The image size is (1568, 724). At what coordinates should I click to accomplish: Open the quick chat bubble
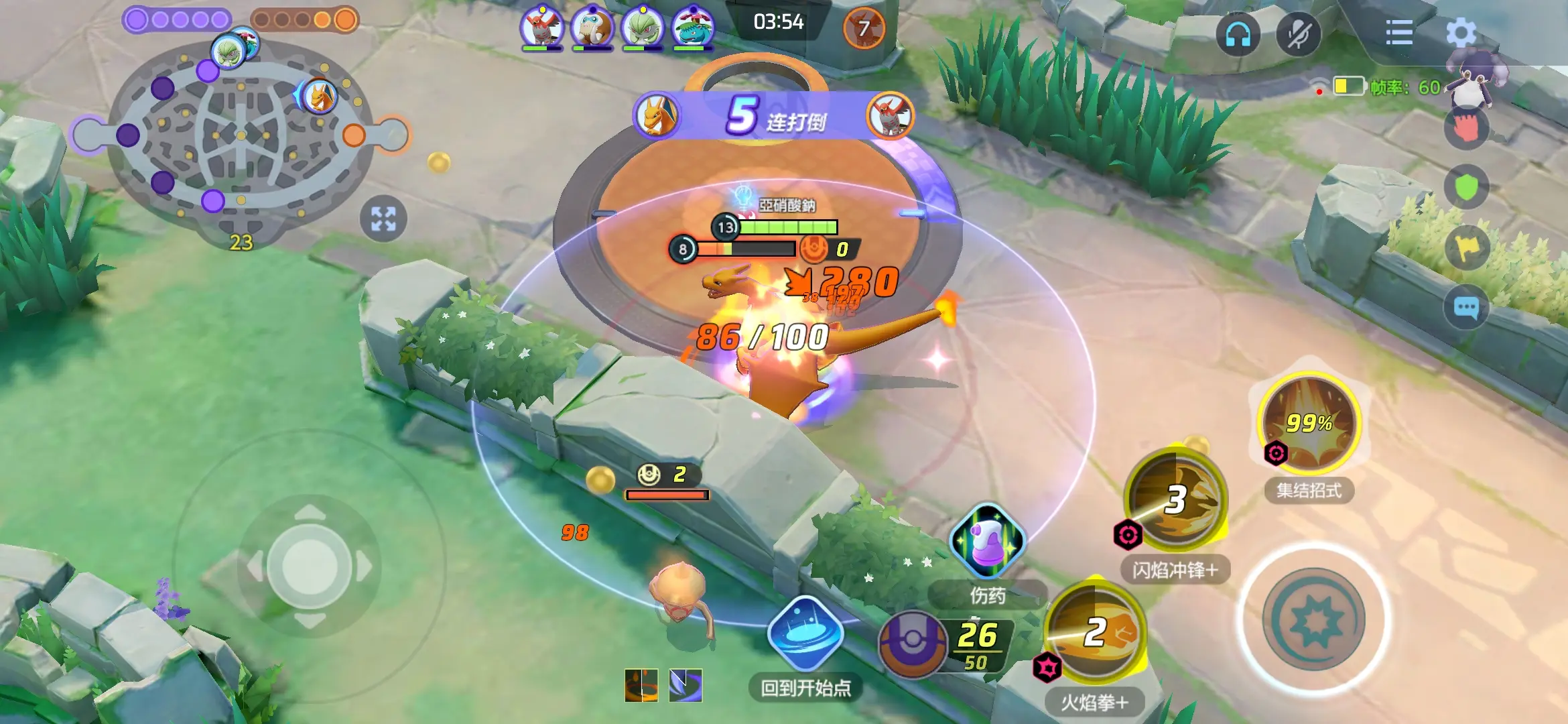[x=1466, y=308]
